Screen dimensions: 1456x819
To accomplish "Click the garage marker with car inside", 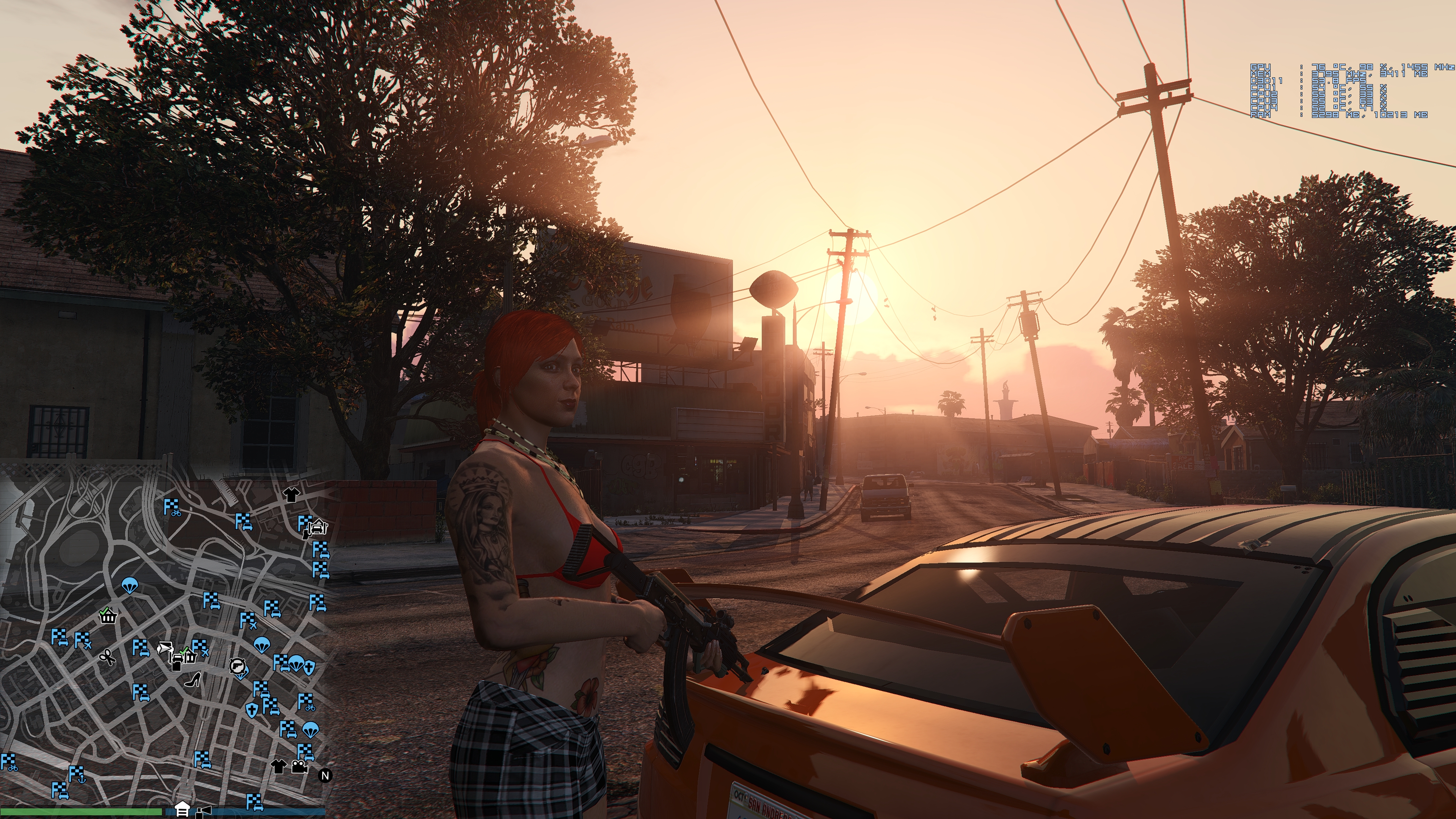I will [x=318, y=527].
